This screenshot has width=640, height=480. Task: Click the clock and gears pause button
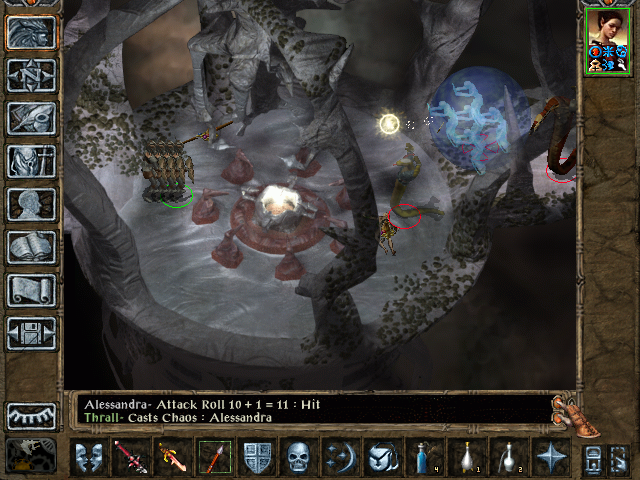click(31, 454)
